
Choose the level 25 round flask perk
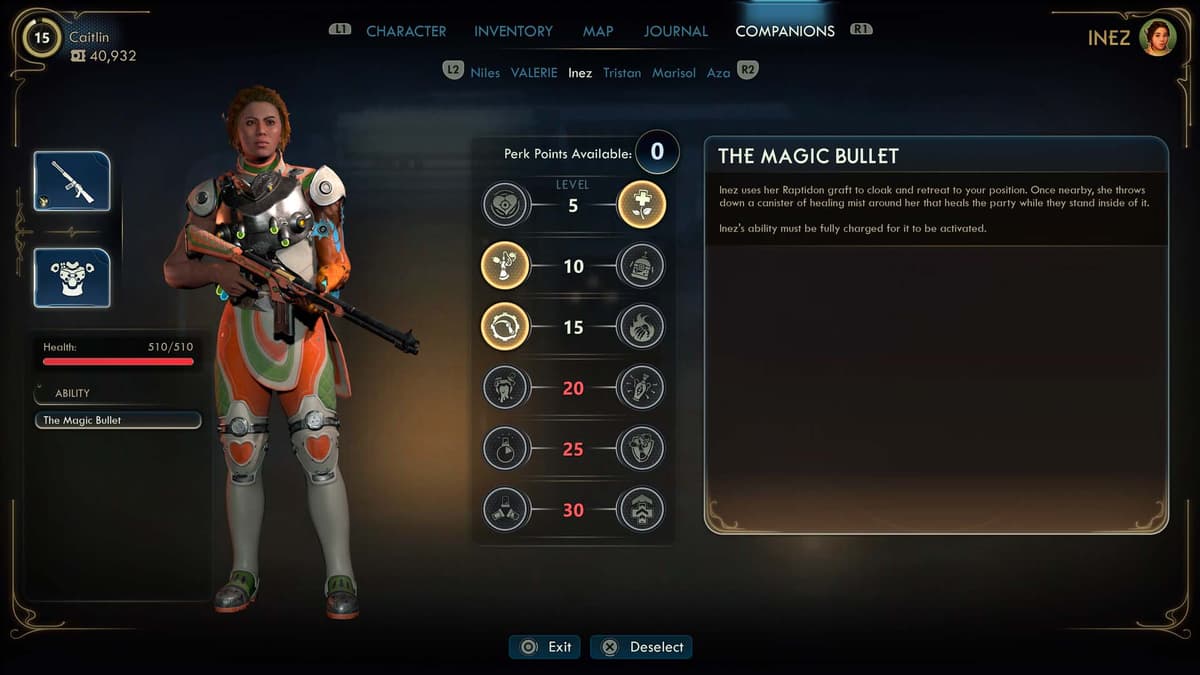coord(505,448)
